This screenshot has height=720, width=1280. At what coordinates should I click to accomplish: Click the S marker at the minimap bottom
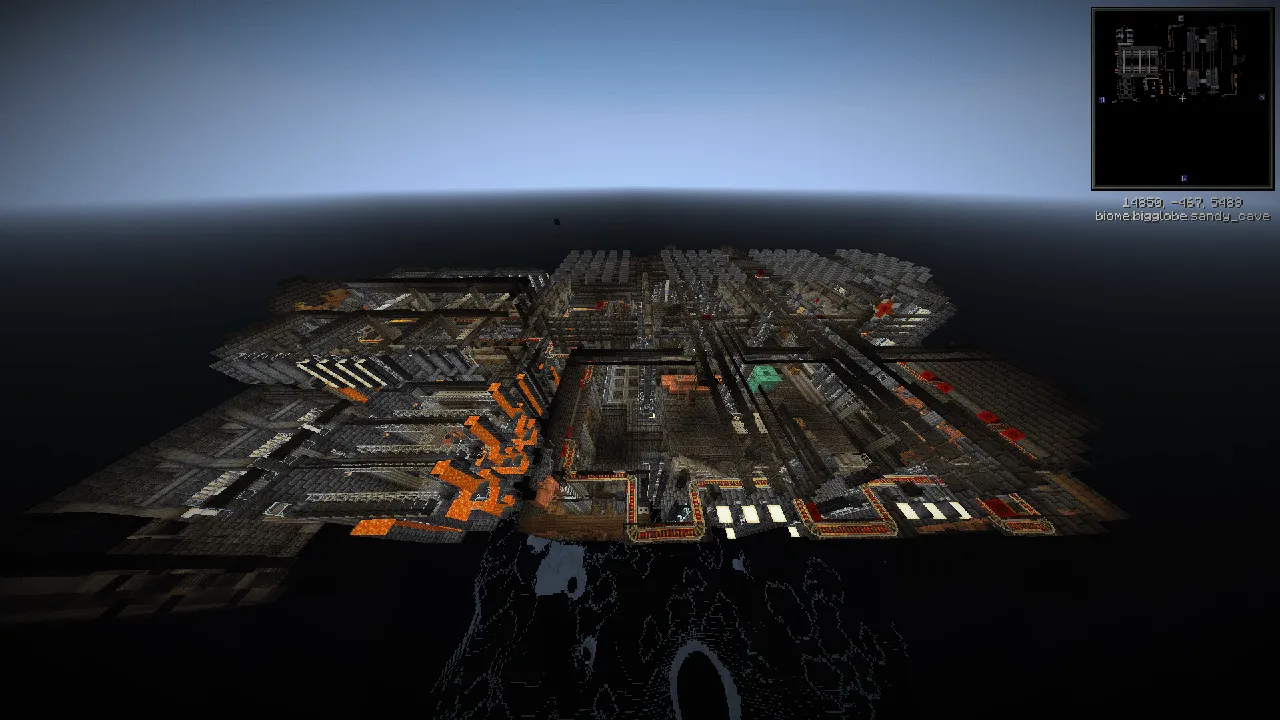[x=1183, y=177]
